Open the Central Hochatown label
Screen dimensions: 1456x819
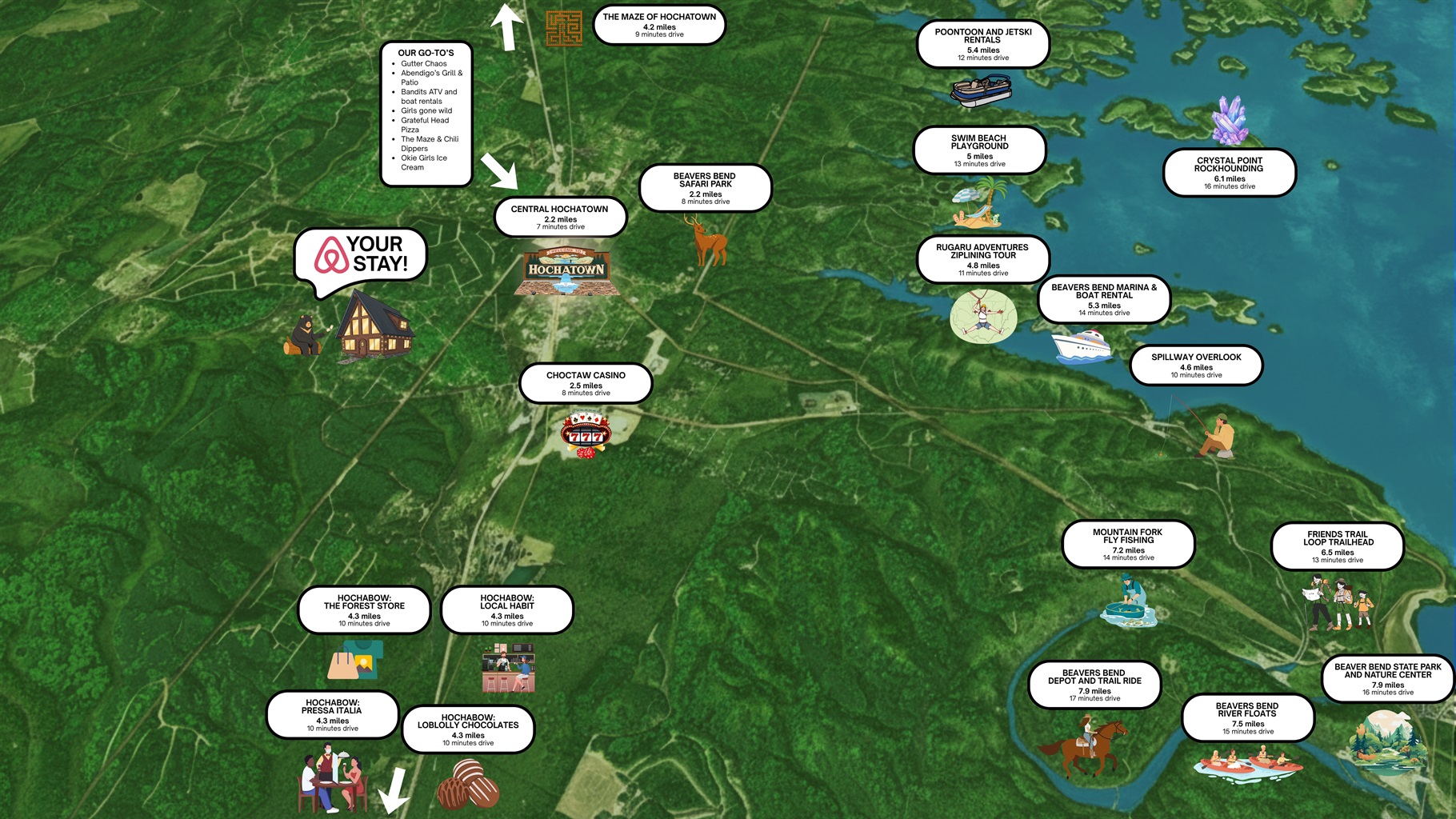coord(560,217)
